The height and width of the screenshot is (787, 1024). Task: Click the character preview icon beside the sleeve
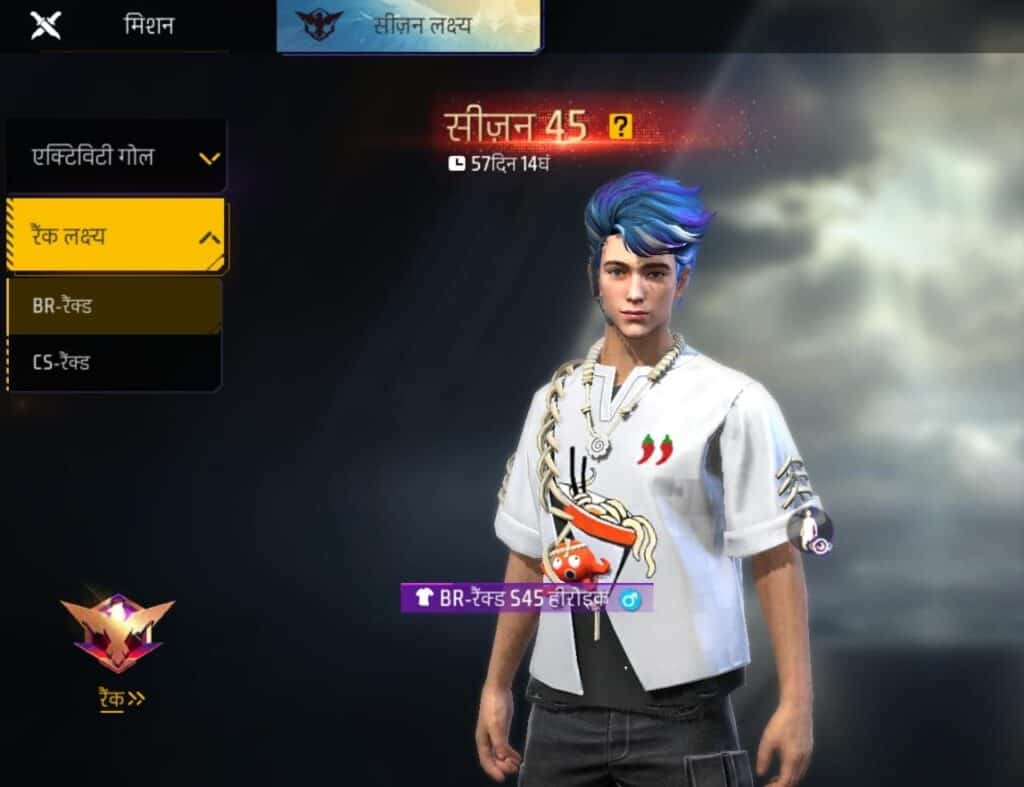809,531
